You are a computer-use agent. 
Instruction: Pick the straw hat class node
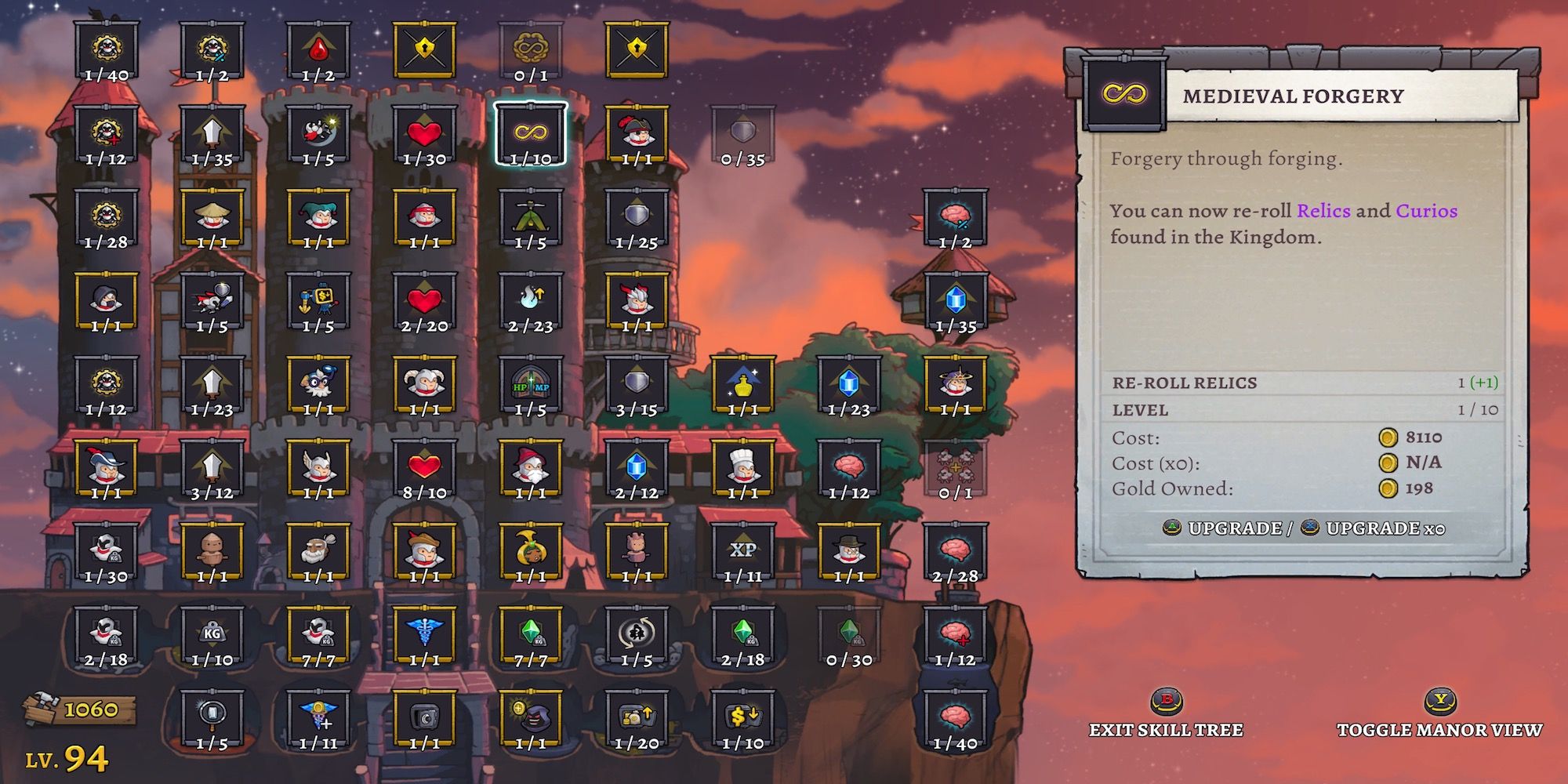212,217
